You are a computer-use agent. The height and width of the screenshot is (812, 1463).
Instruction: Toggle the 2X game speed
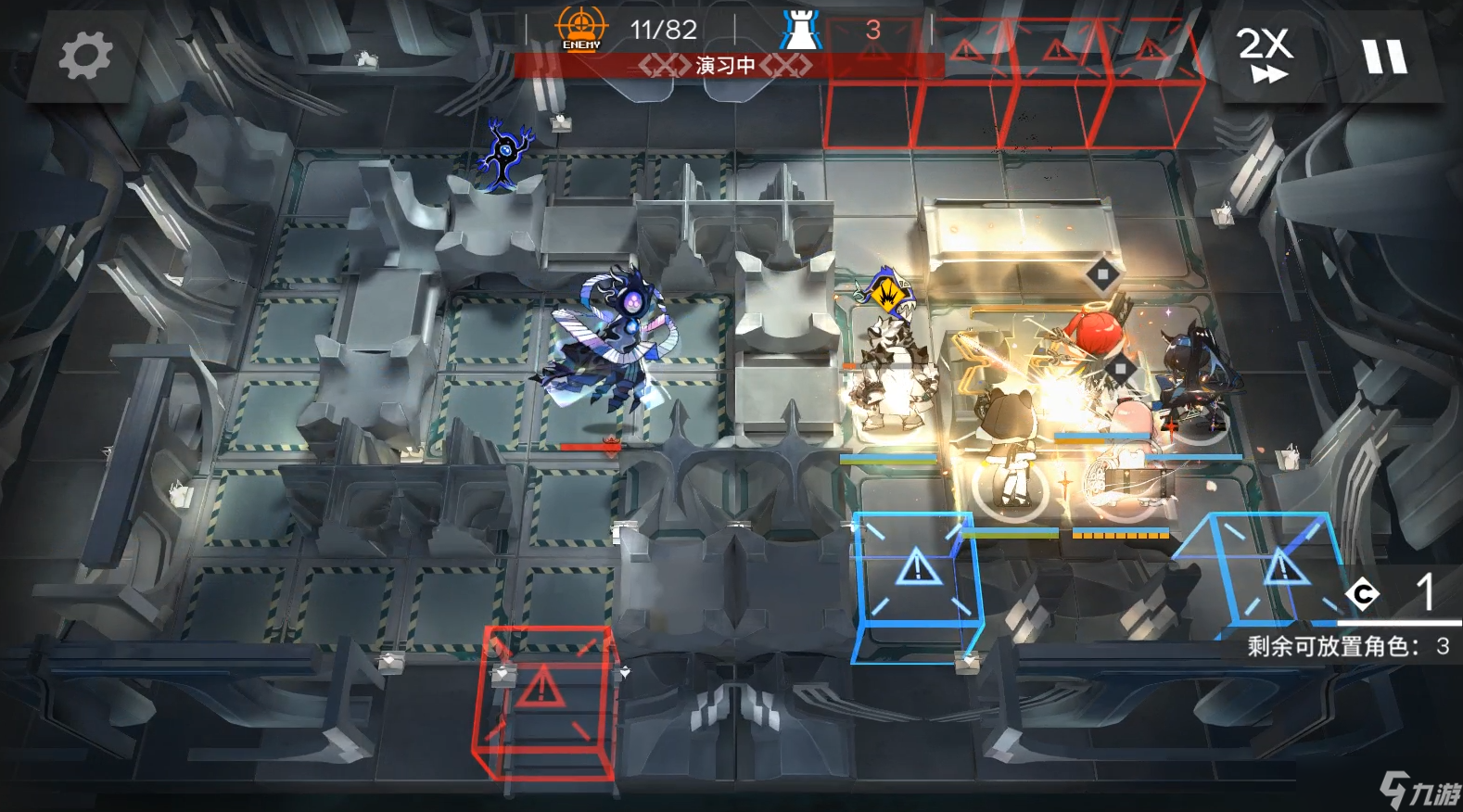point(1265,56)
